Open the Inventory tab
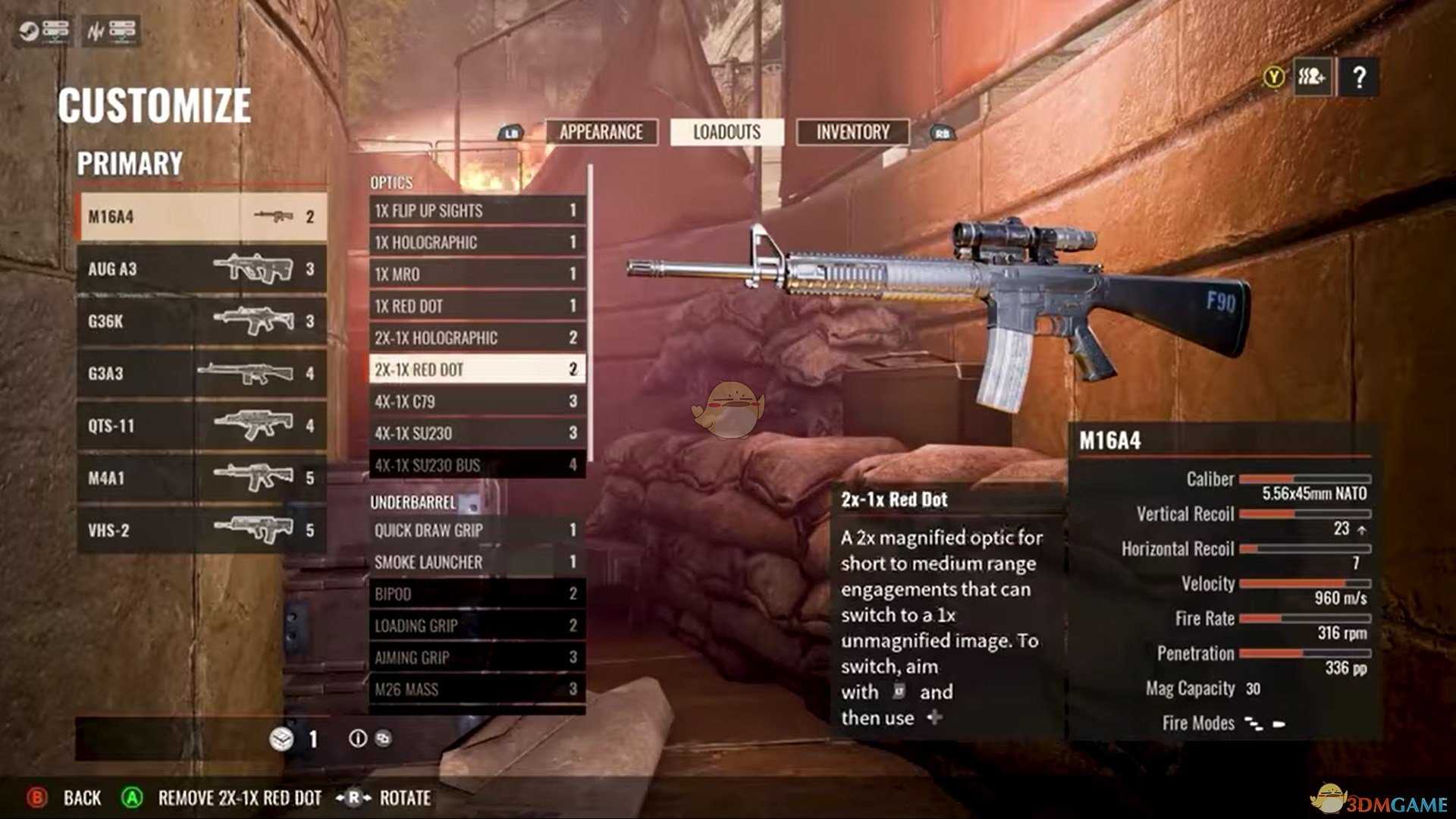The width and height of the screenshot is (1456, 819). click(x=852, y=133)
